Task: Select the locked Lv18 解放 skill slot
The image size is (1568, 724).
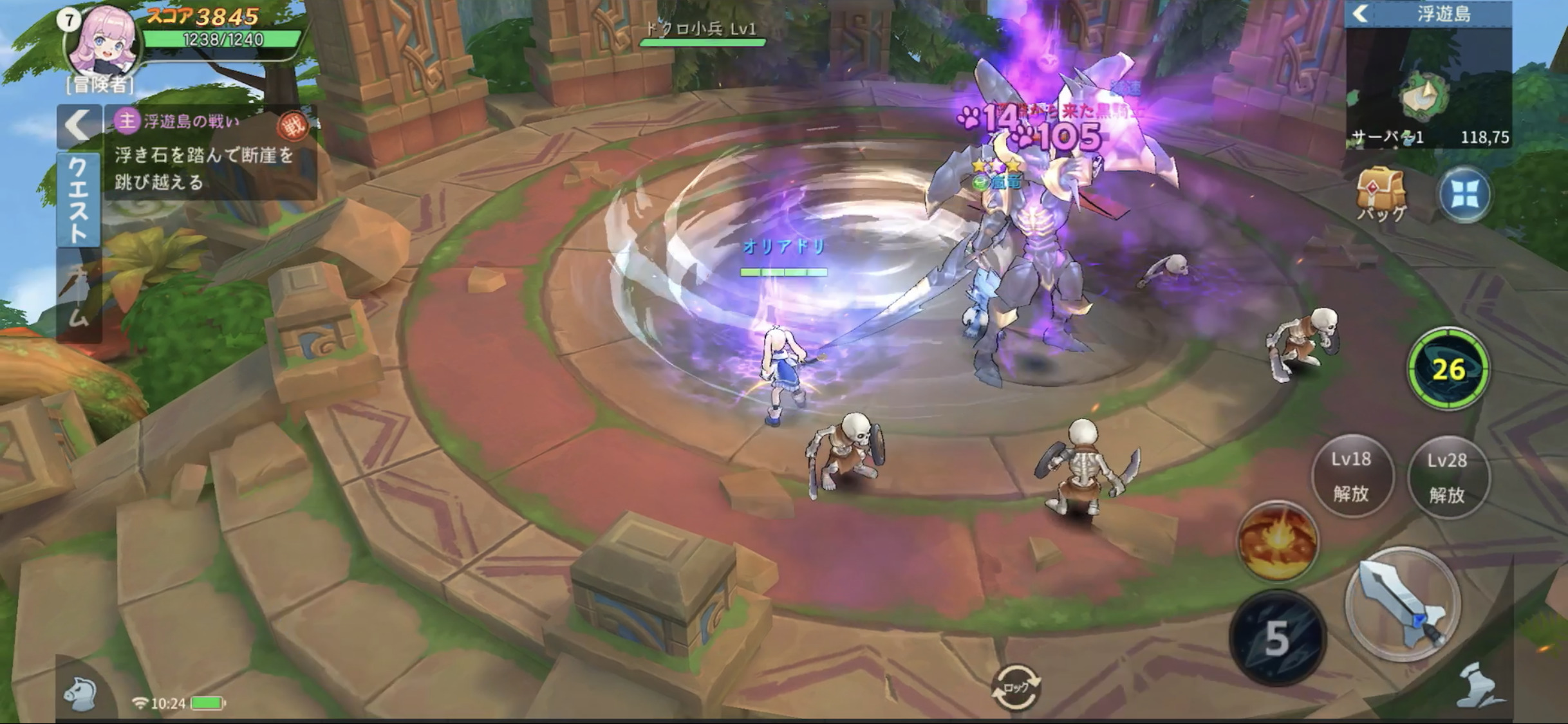Action: coord(1352,476)
